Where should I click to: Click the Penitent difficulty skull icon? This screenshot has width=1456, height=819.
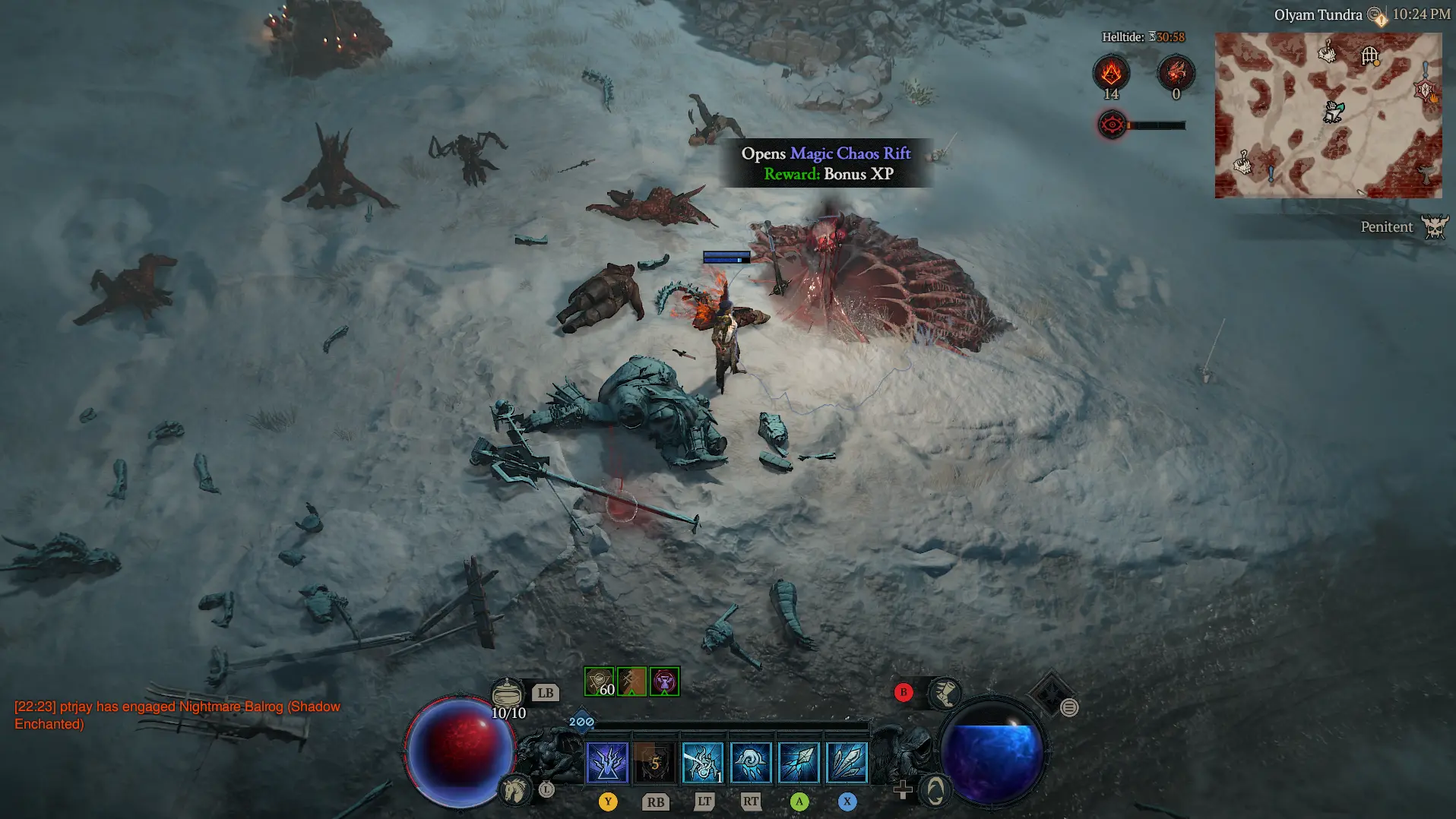point(1435,226)
